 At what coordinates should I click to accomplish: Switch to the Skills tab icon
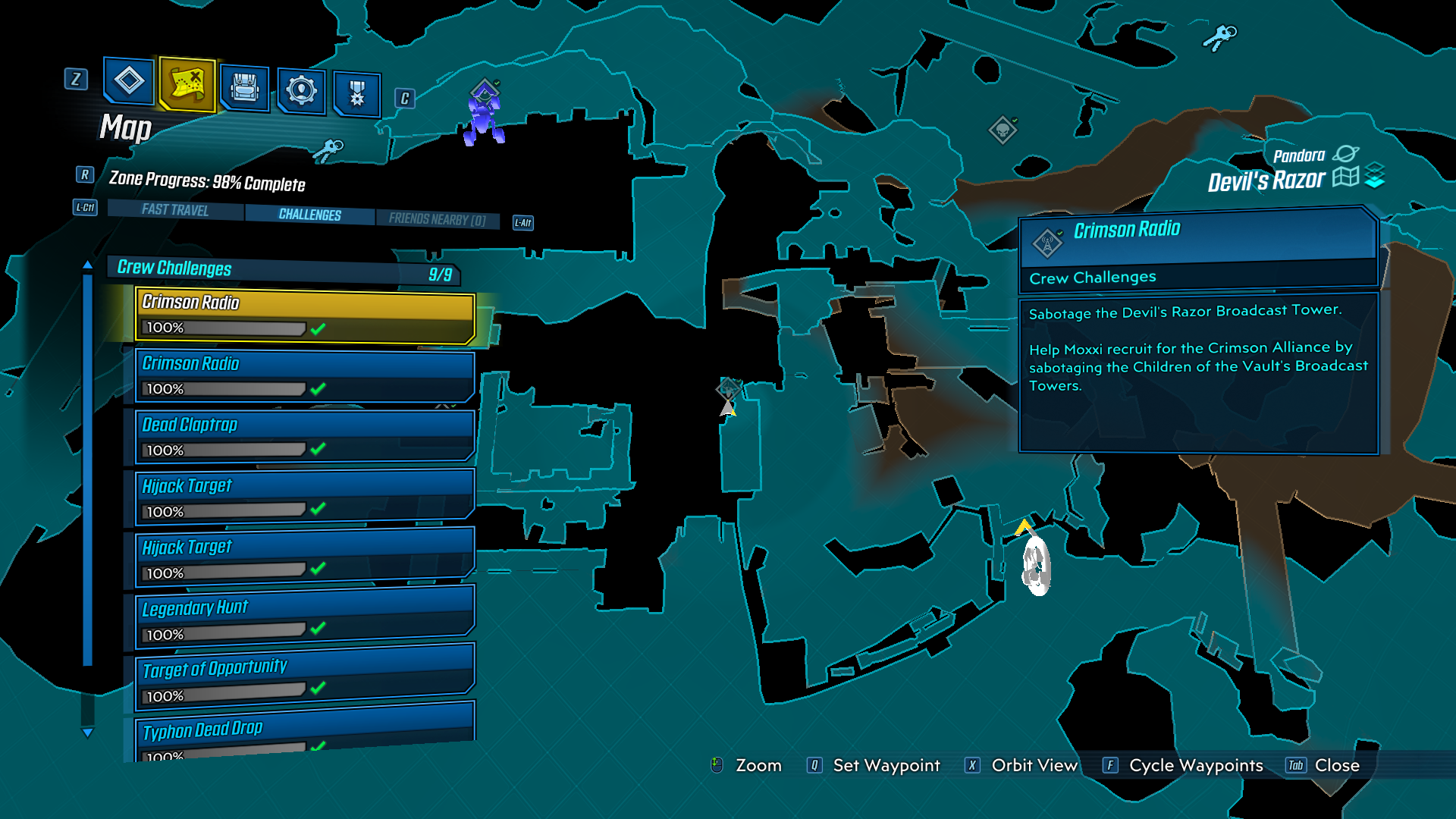point(301,91)
